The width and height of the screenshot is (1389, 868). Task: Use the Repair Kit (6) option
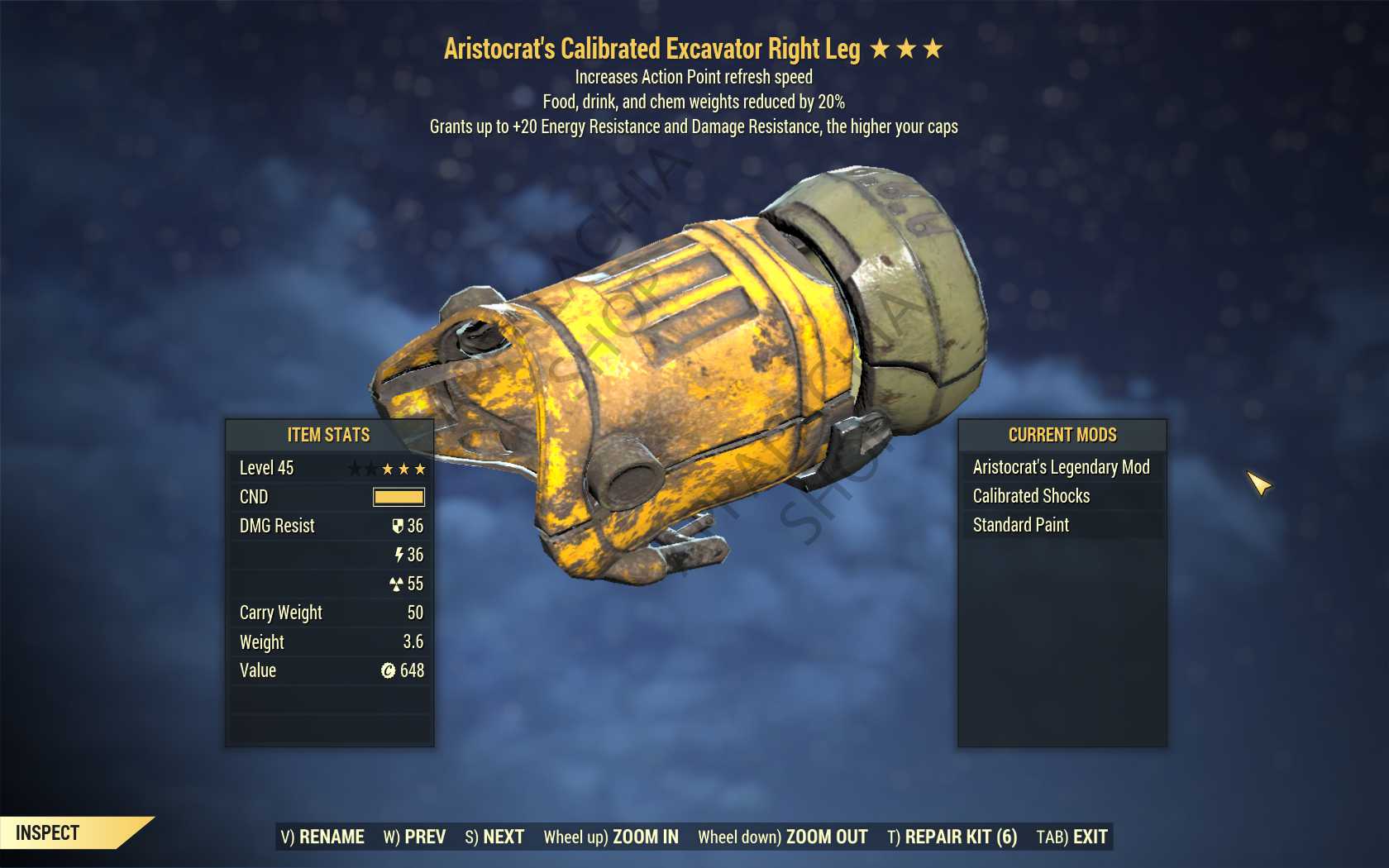tap(952, 837)
